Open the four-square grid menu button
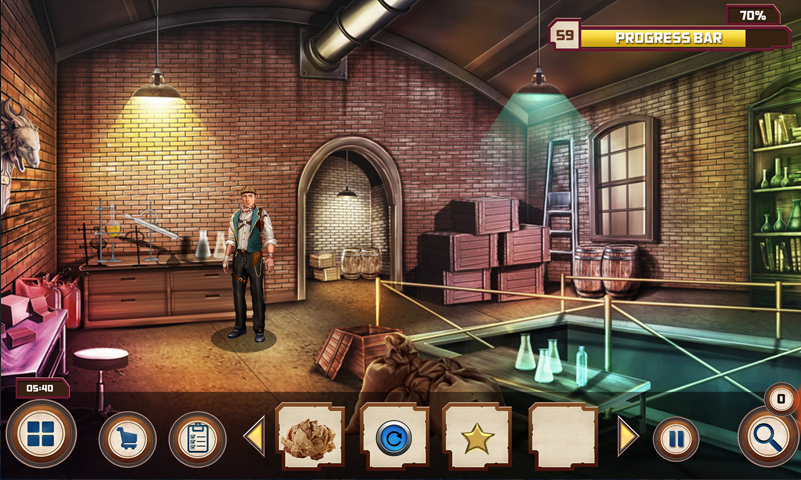The width and height of the screenshot is (801, 480). pyautogui.click(x=41, y=435)
